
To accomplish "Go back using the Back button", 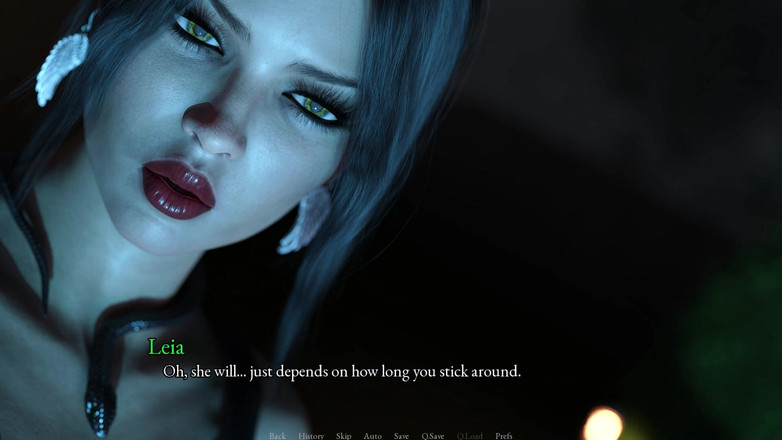I will (x=277, y=435).
